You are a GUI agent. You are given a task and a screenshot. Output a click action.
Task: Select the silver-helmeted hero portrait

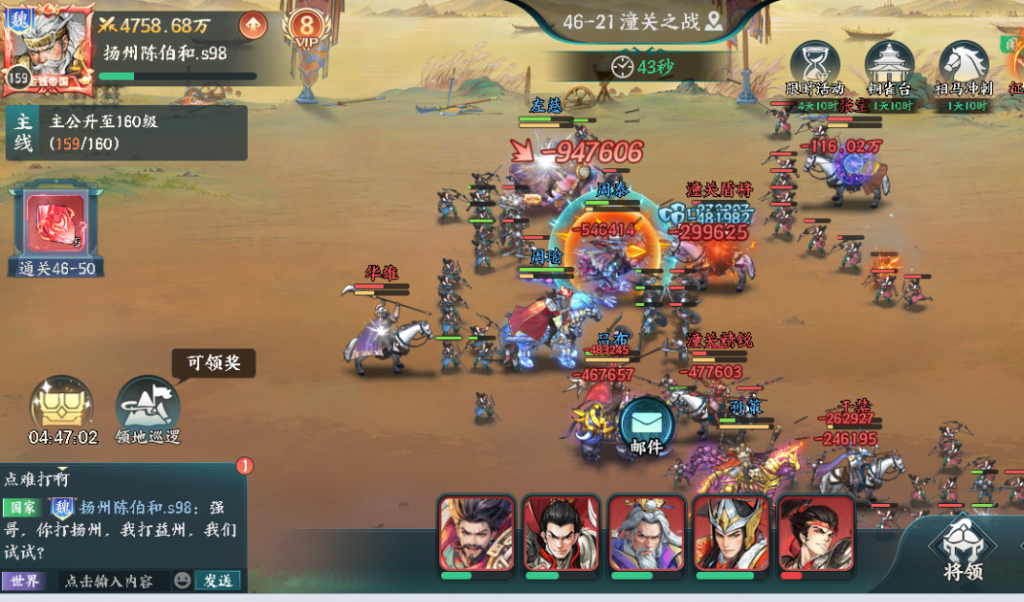[x=731, y=535]
